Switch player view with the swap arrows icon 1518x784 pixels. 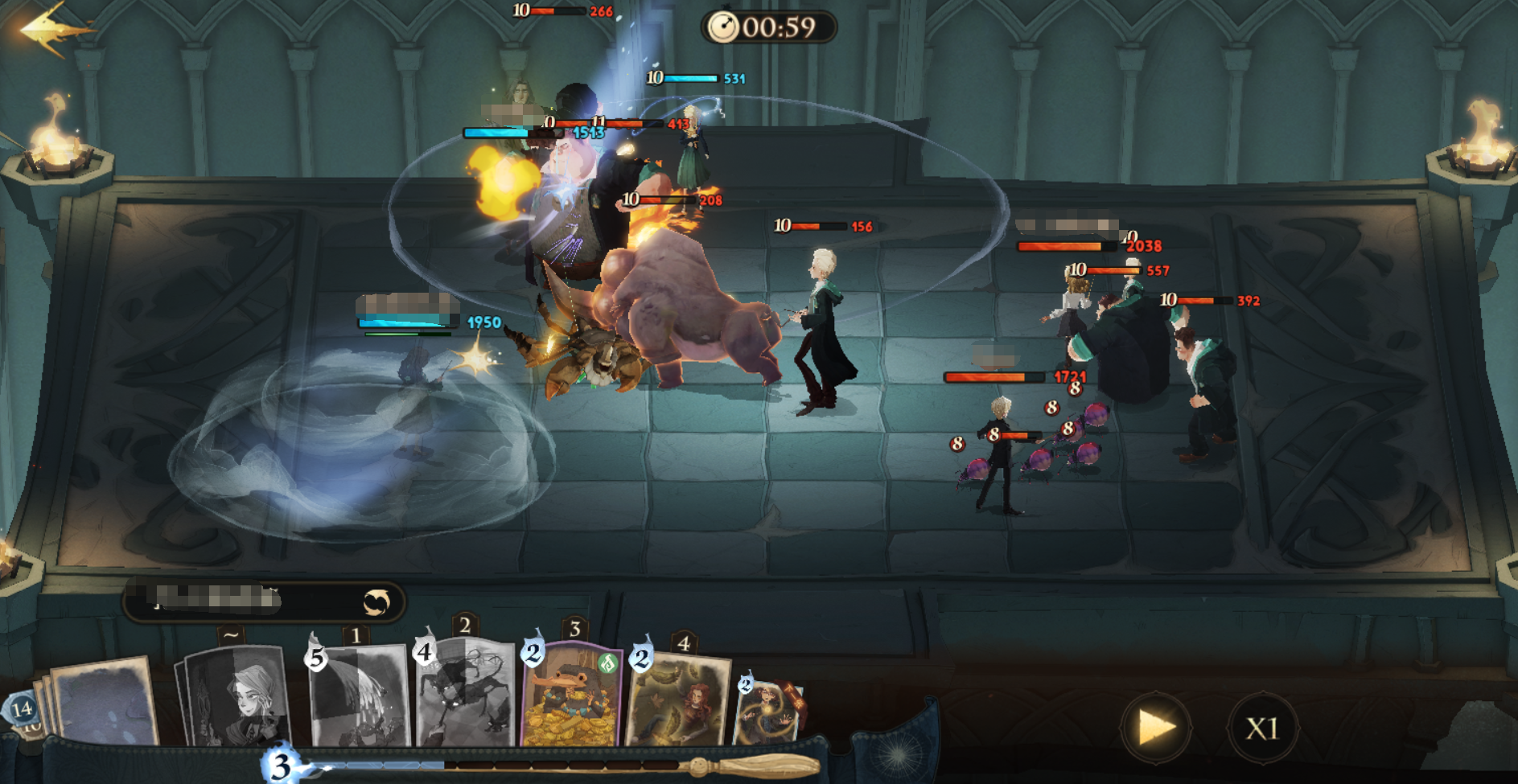coord(376,601)
